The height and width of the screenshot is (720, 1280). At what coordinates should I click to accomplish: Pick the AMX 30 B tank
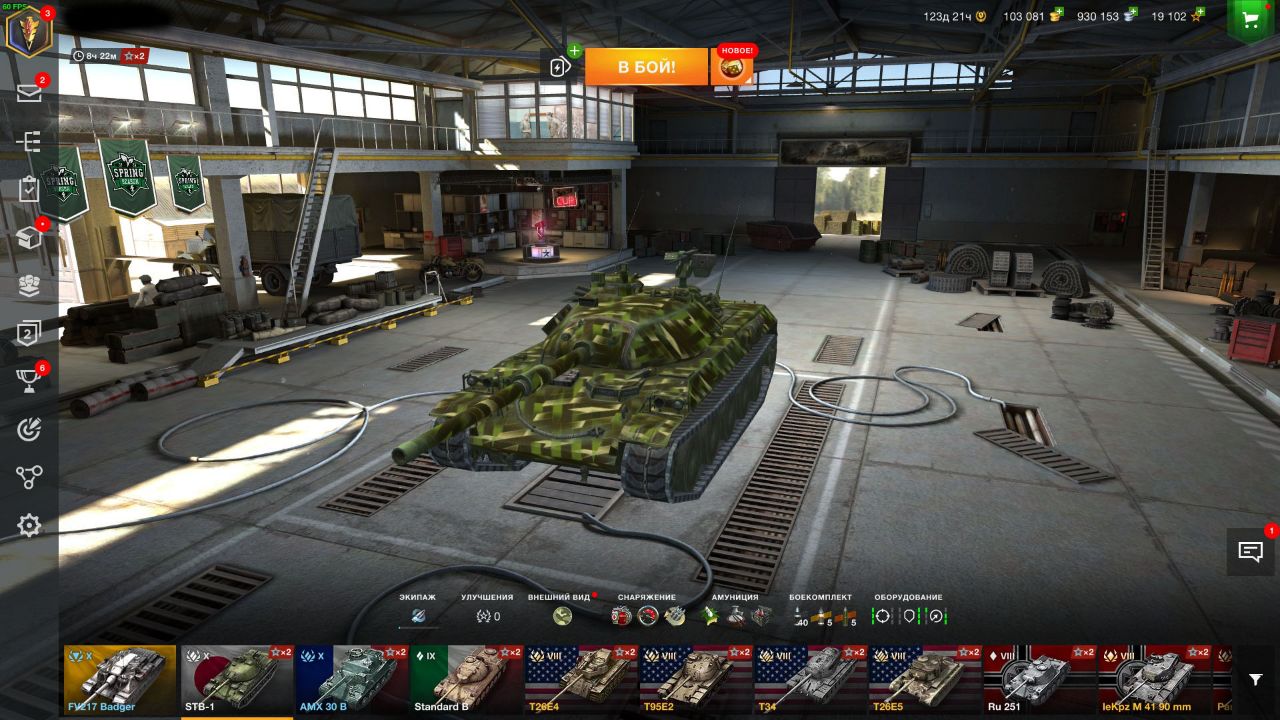351,679
